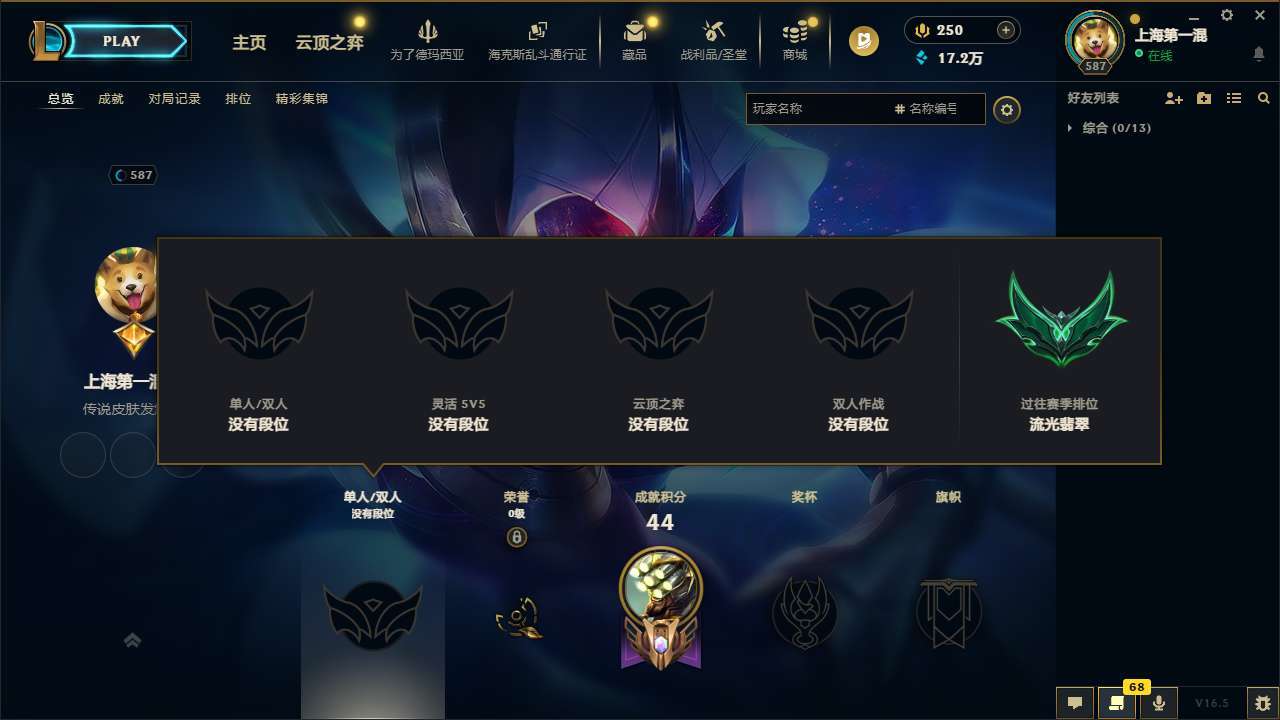Open client settings gear at top right
The height and width of the screenshot is (720, 1280).
click(1226, 15)
